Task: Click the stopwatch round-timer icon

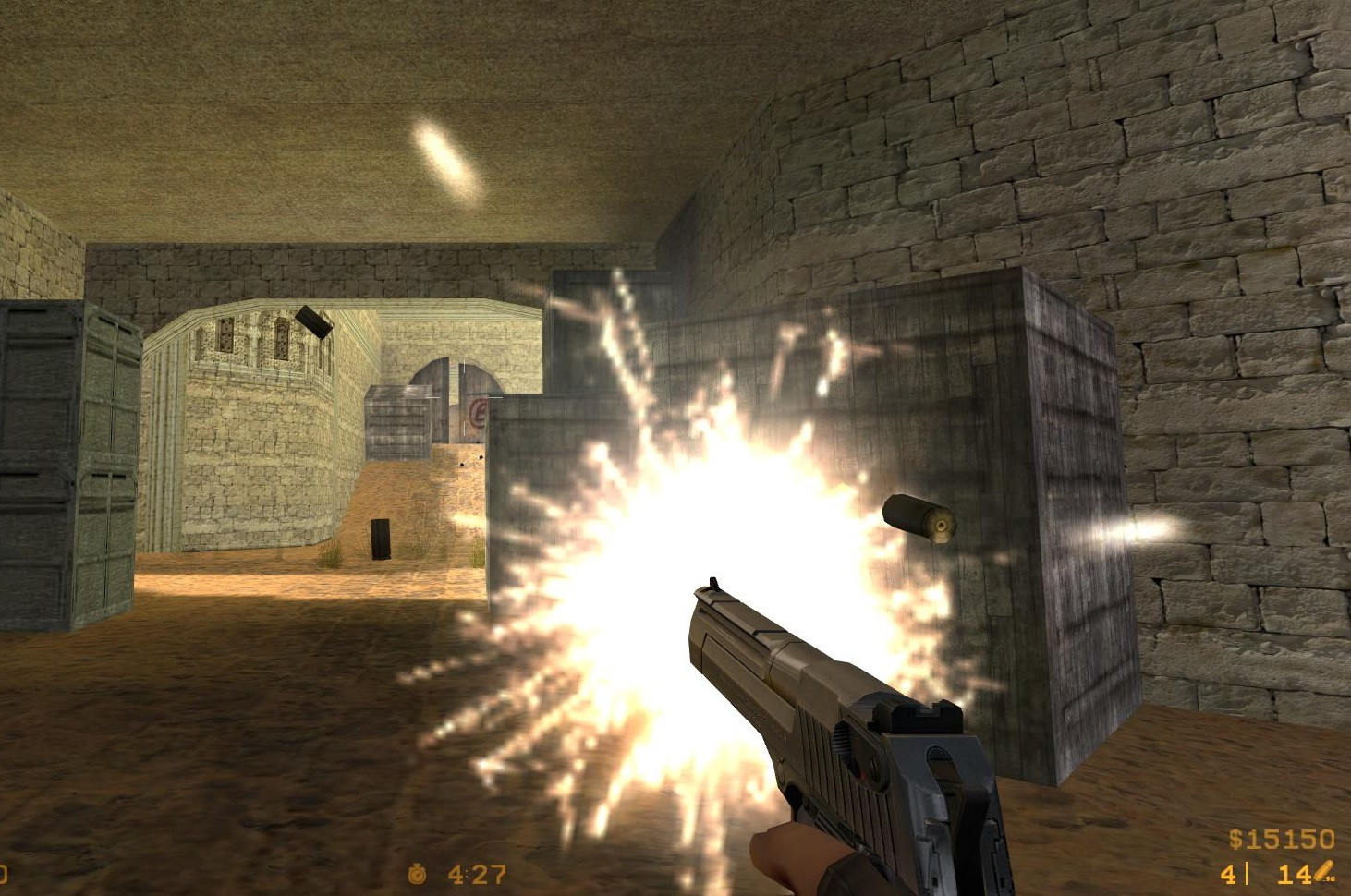Action: pyautogui.click(x=418, y=875)
